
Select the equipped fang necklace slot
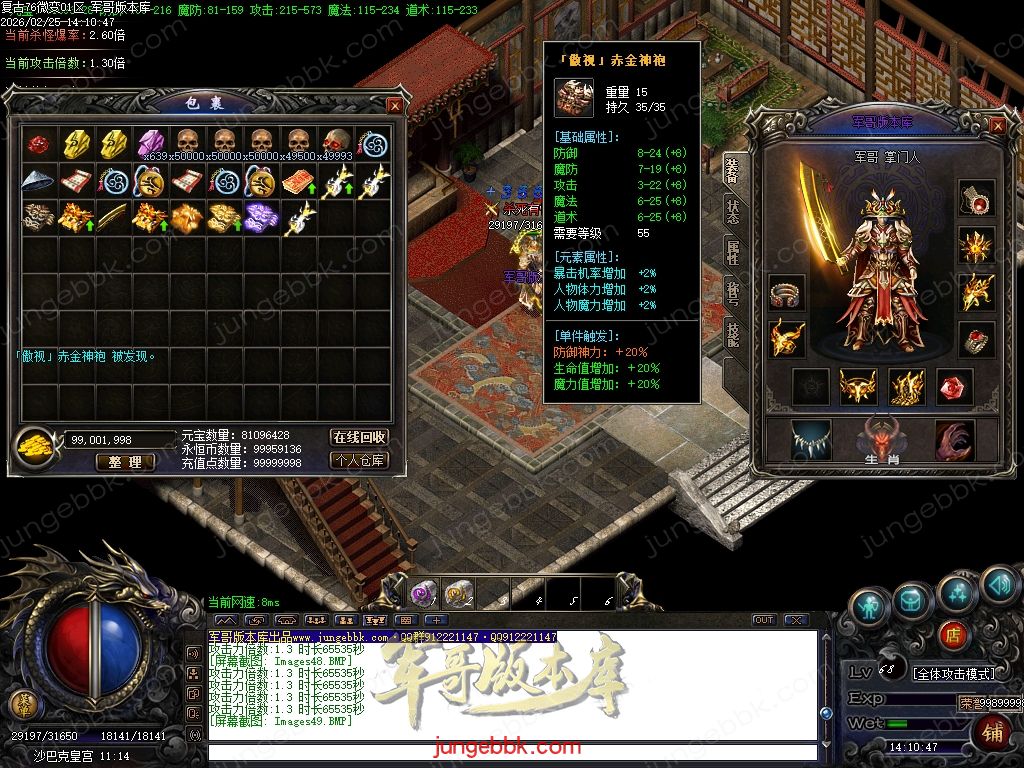point(810,440)
